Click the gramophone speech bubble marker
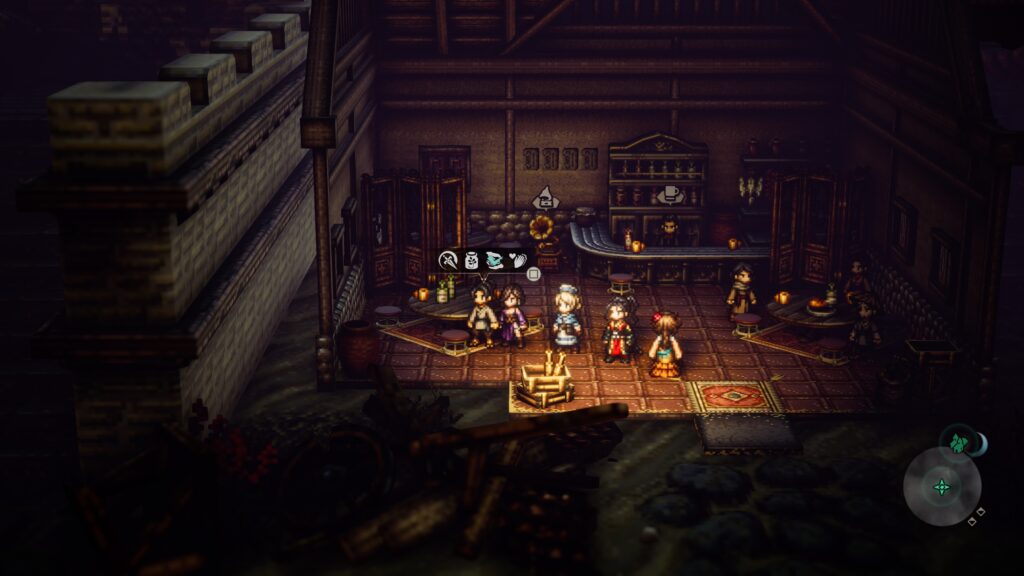The width and height of the screenshot is (1024, 576). (544, 197)
